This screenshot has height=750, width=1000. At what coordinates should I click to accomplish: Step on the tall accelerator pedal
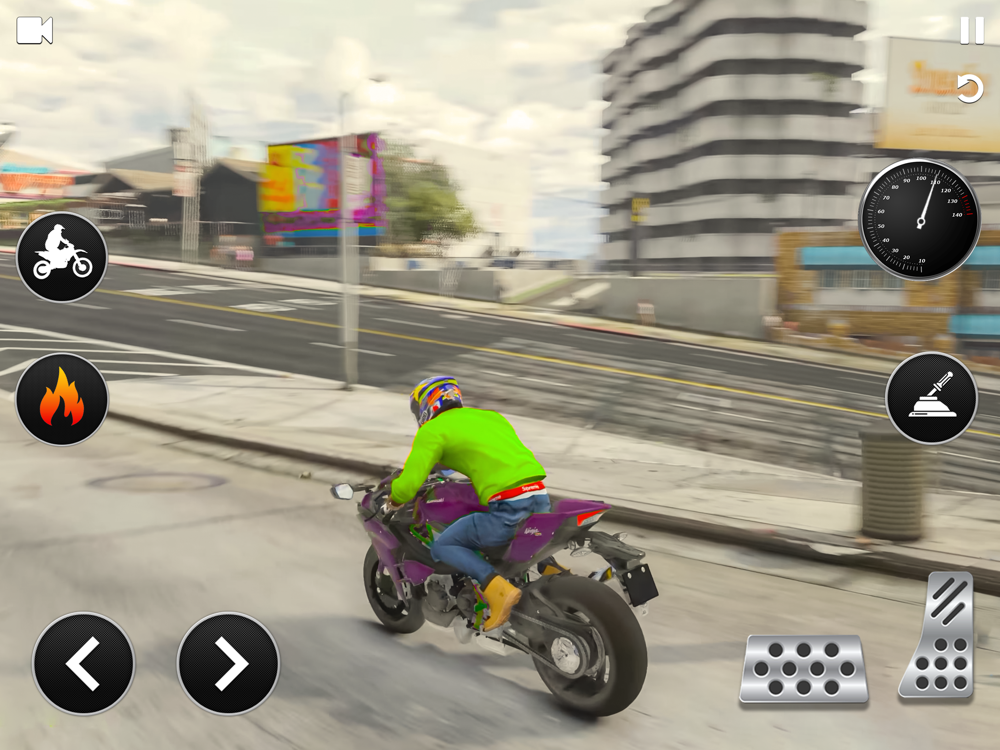click(937, 636)
